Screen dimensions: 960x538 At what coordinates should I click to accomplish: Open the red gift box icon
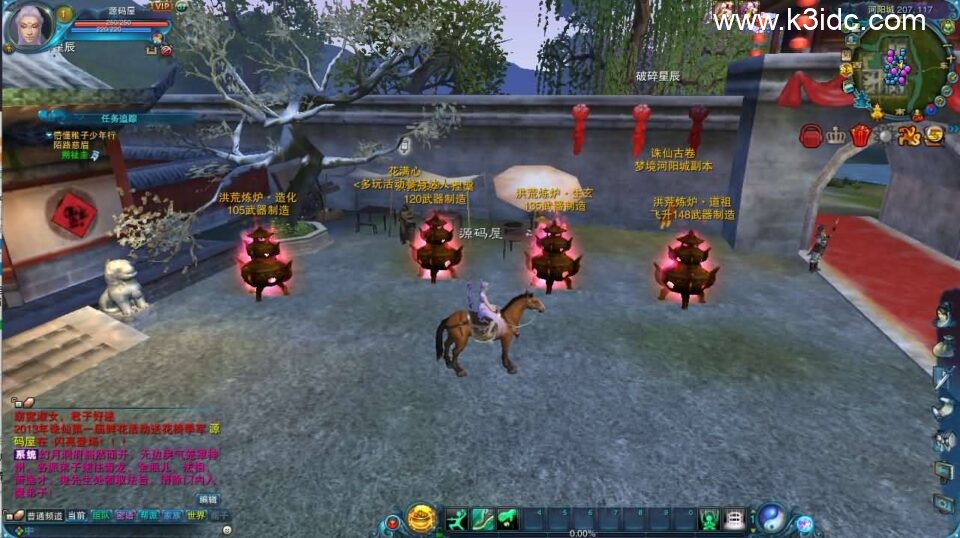(x=861, y=136)
